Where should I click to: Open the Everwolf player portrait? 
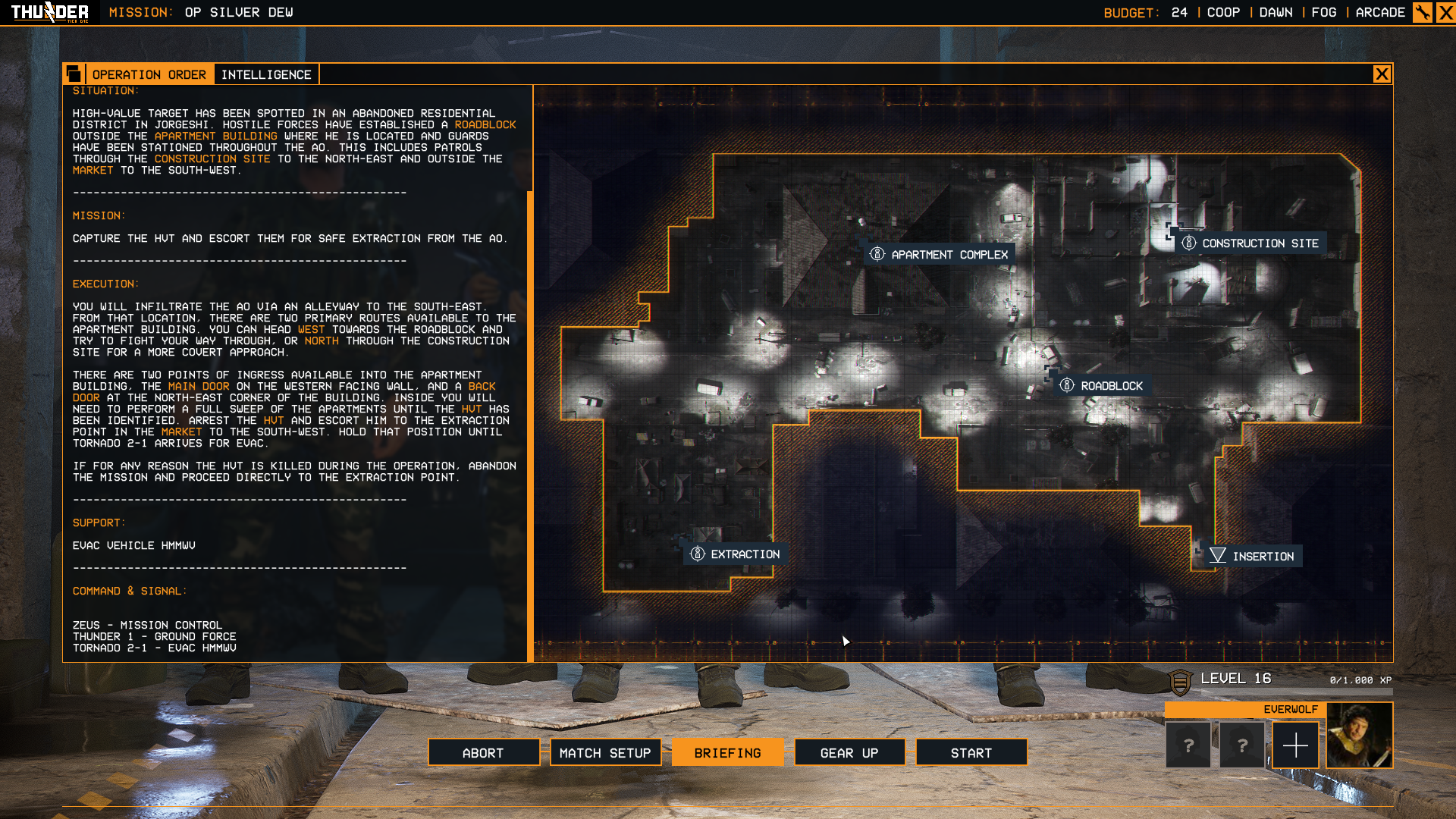pyautogui.click(x=1360, y=736)
